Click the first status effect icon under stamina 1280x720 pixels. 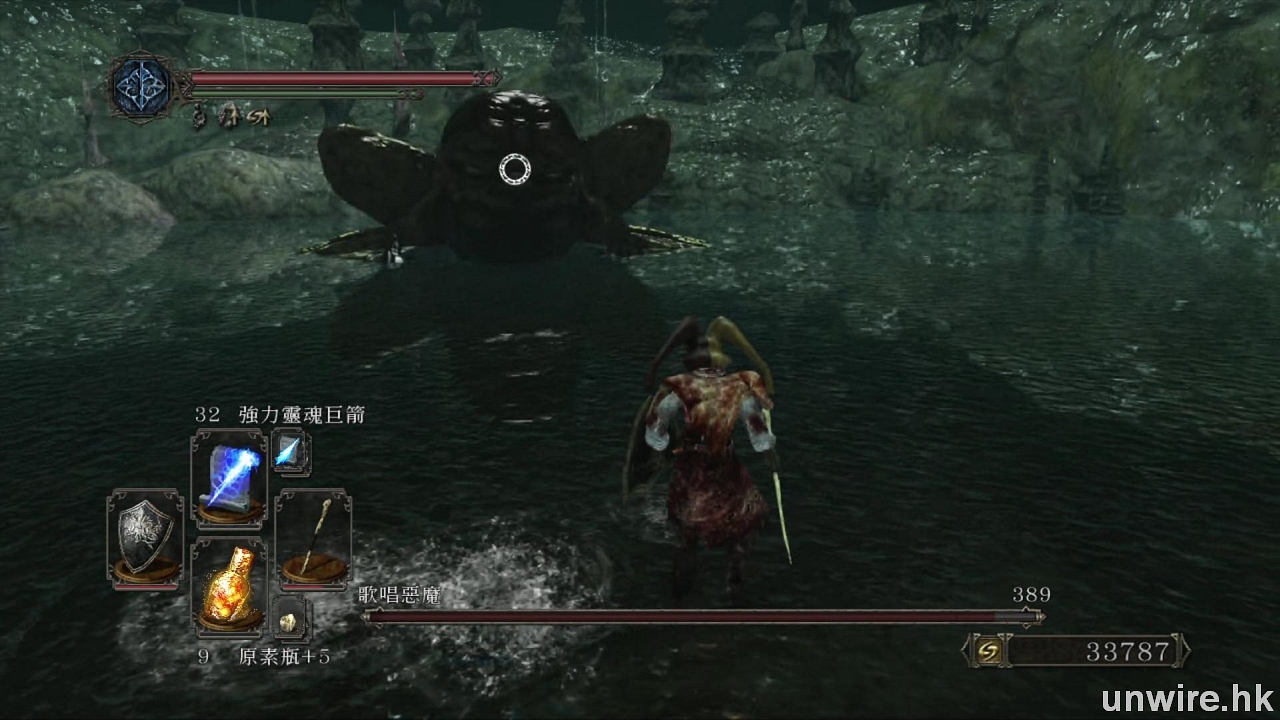(x=199, y=117)
